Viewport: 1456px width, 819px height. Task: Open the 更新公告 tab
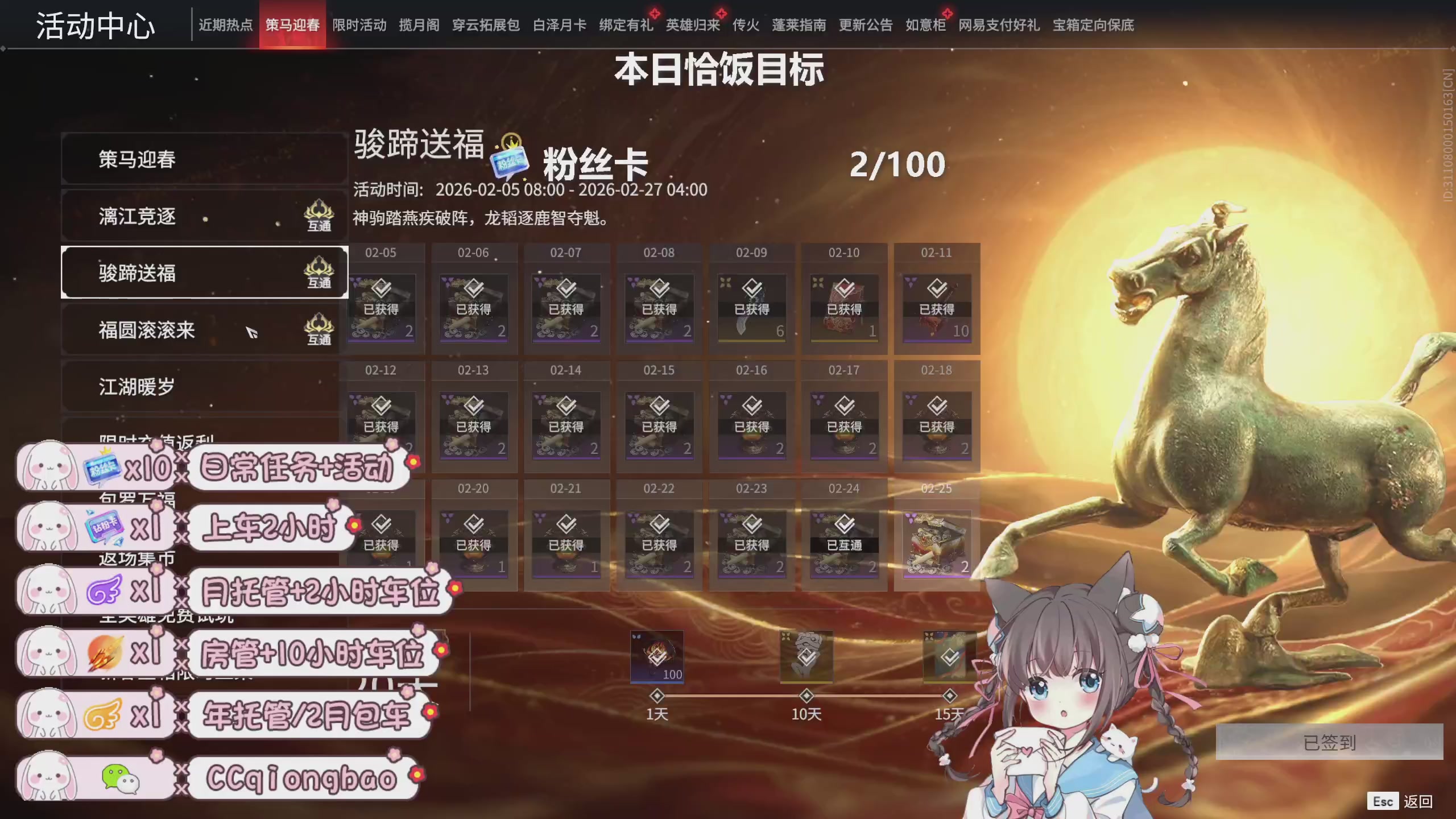[x=866, y=25]
